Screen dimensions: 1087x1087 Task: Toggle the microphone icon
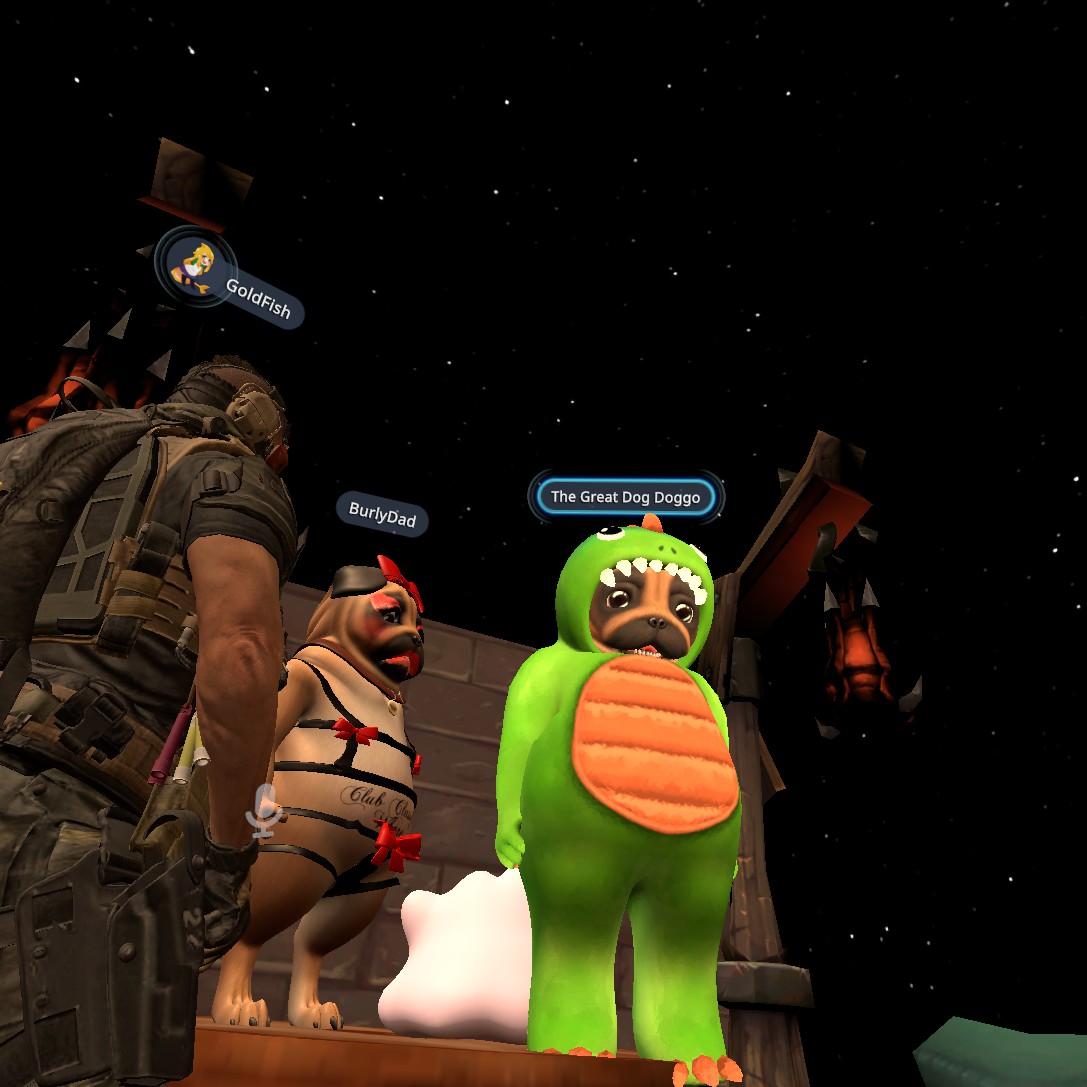coord(264,810)
